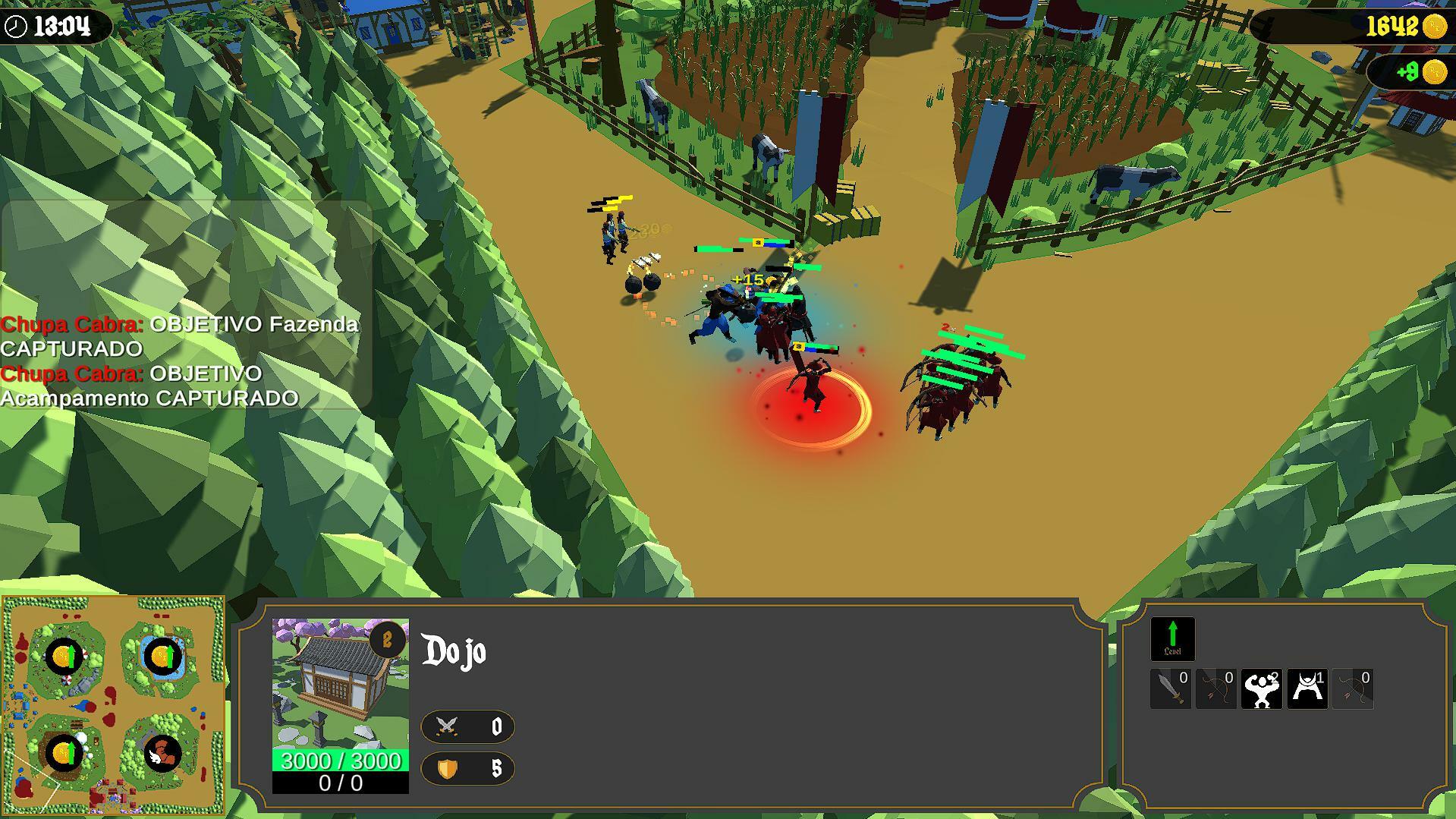1456x819 pixels.
Task: Click the Dojo building portrait
Action: pyautogui.click(x=340, y=683)
